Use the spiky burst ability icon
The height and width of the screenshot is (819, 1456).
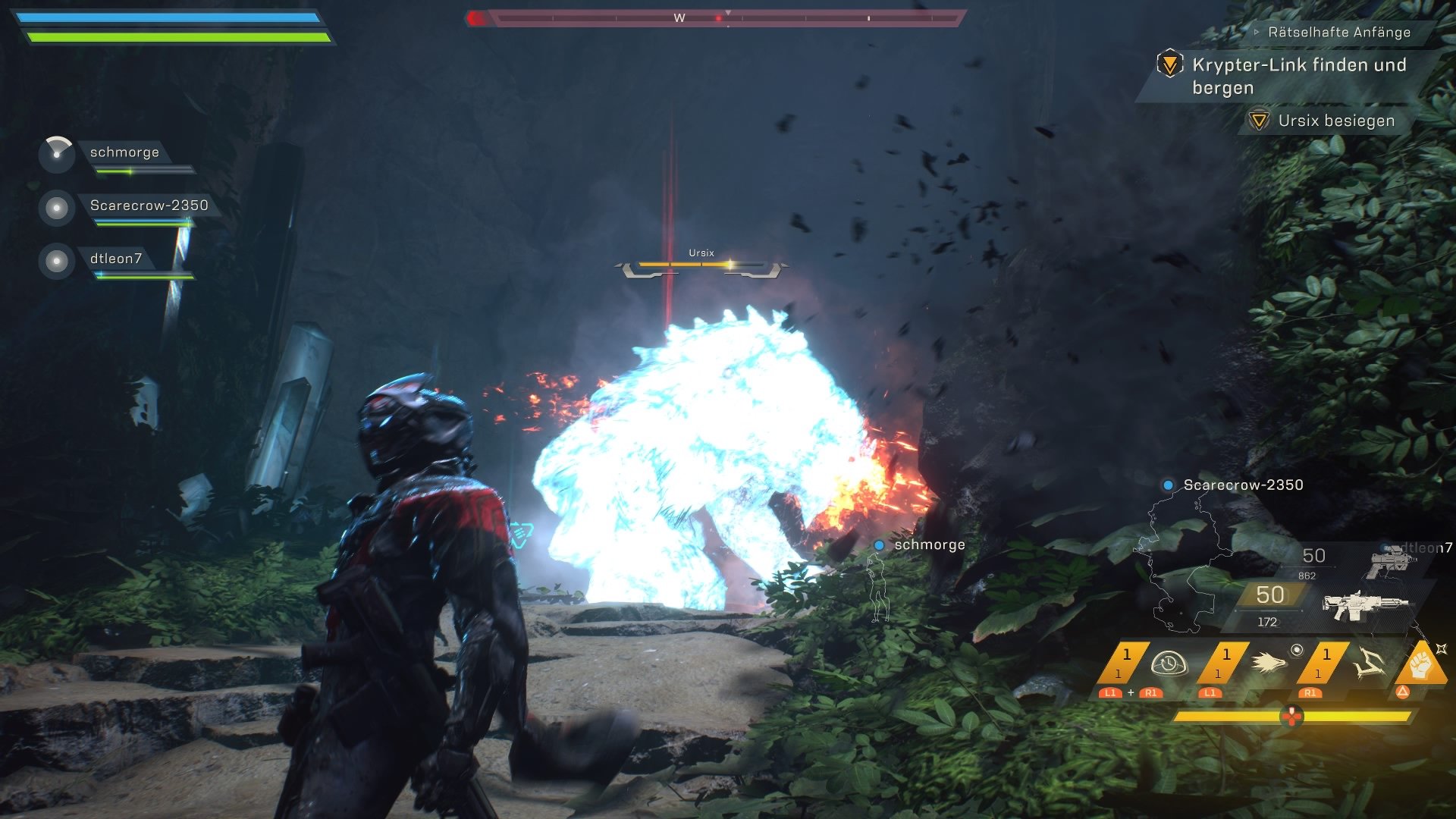point(1269,664)
